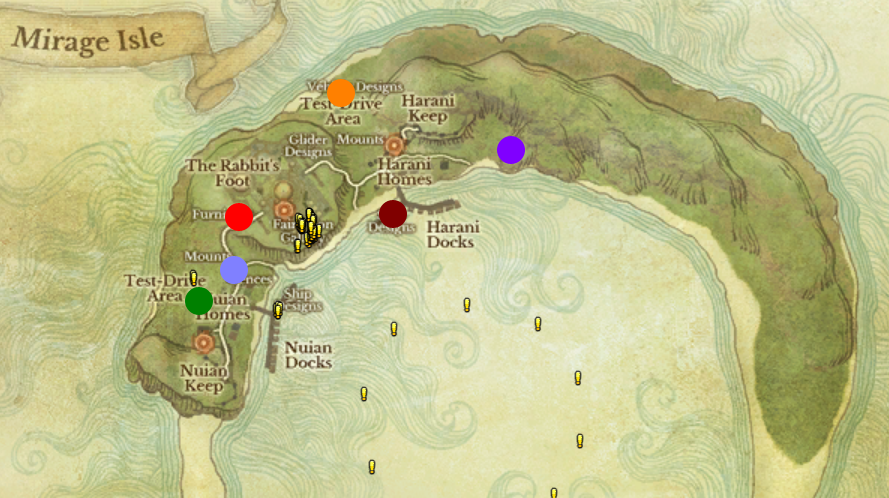Select the green map marker

(199, 300)
